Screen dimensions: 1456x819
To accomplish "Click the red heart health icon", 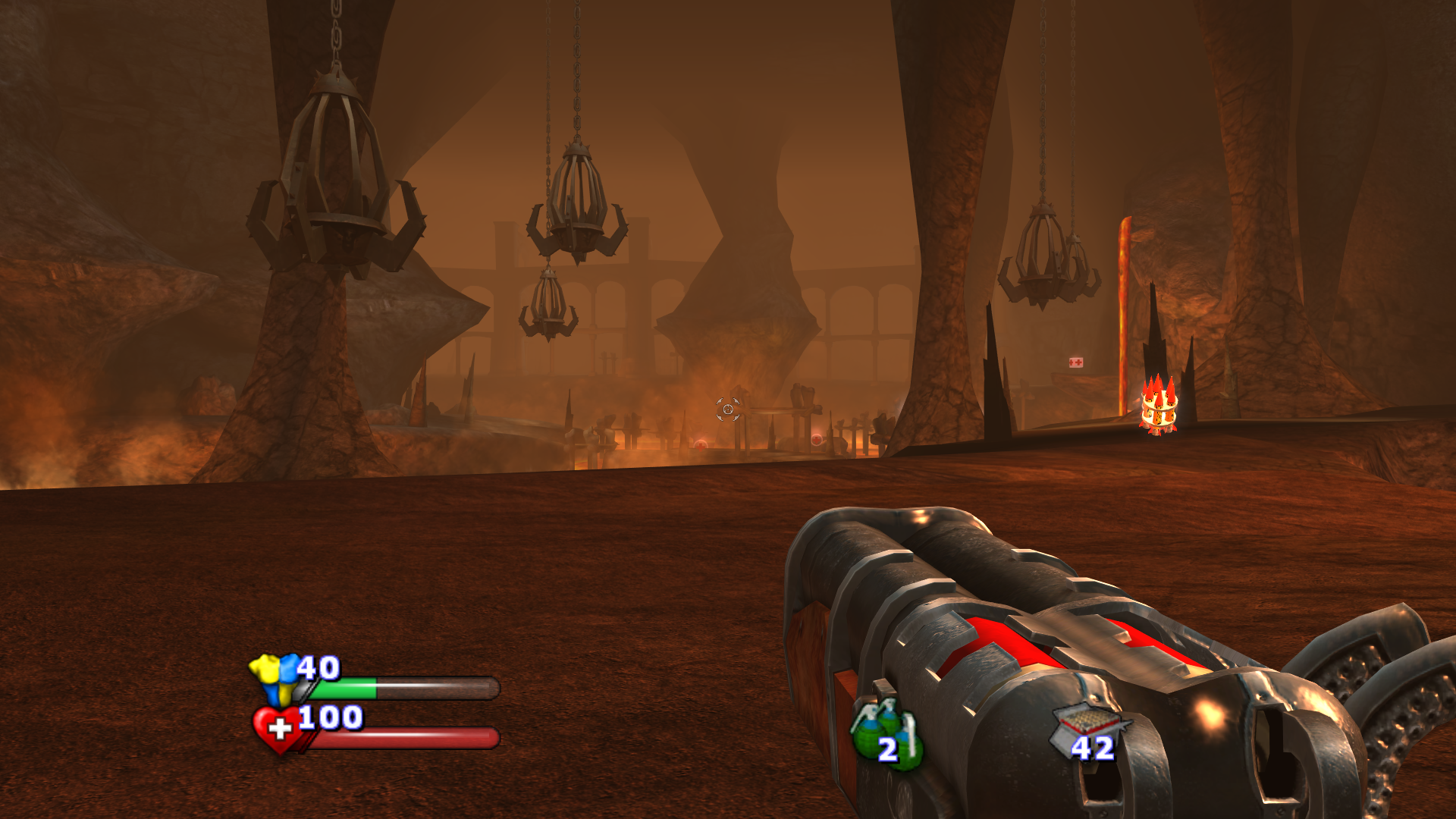I will coord(278,729).
